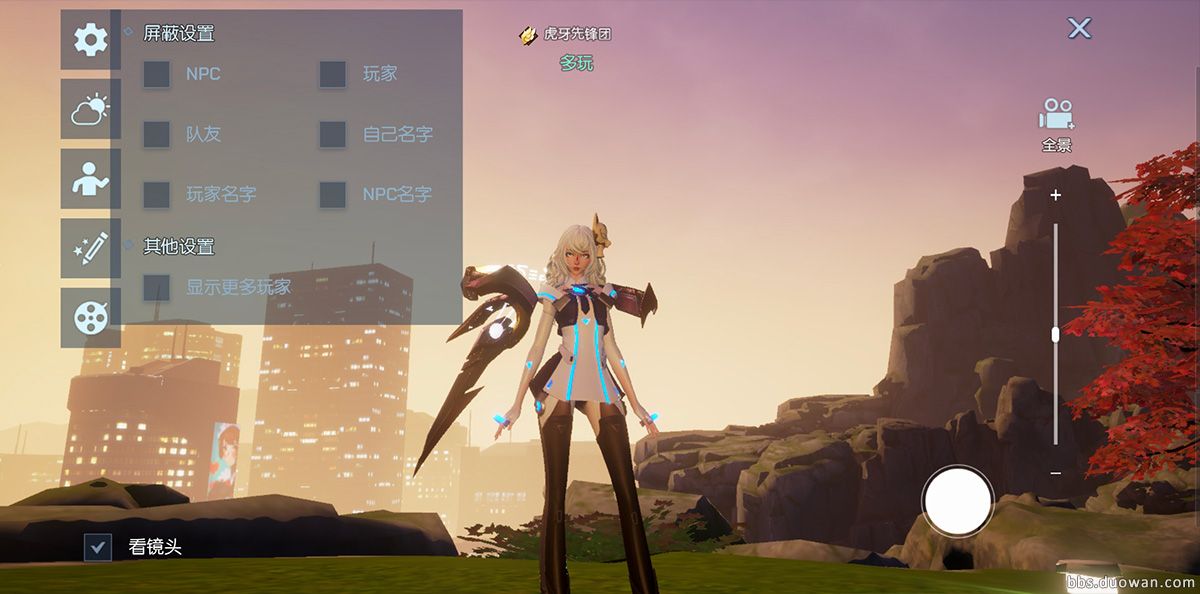Click the zoom slider handle
1200x594 pixels.
tap(1055, 336)
